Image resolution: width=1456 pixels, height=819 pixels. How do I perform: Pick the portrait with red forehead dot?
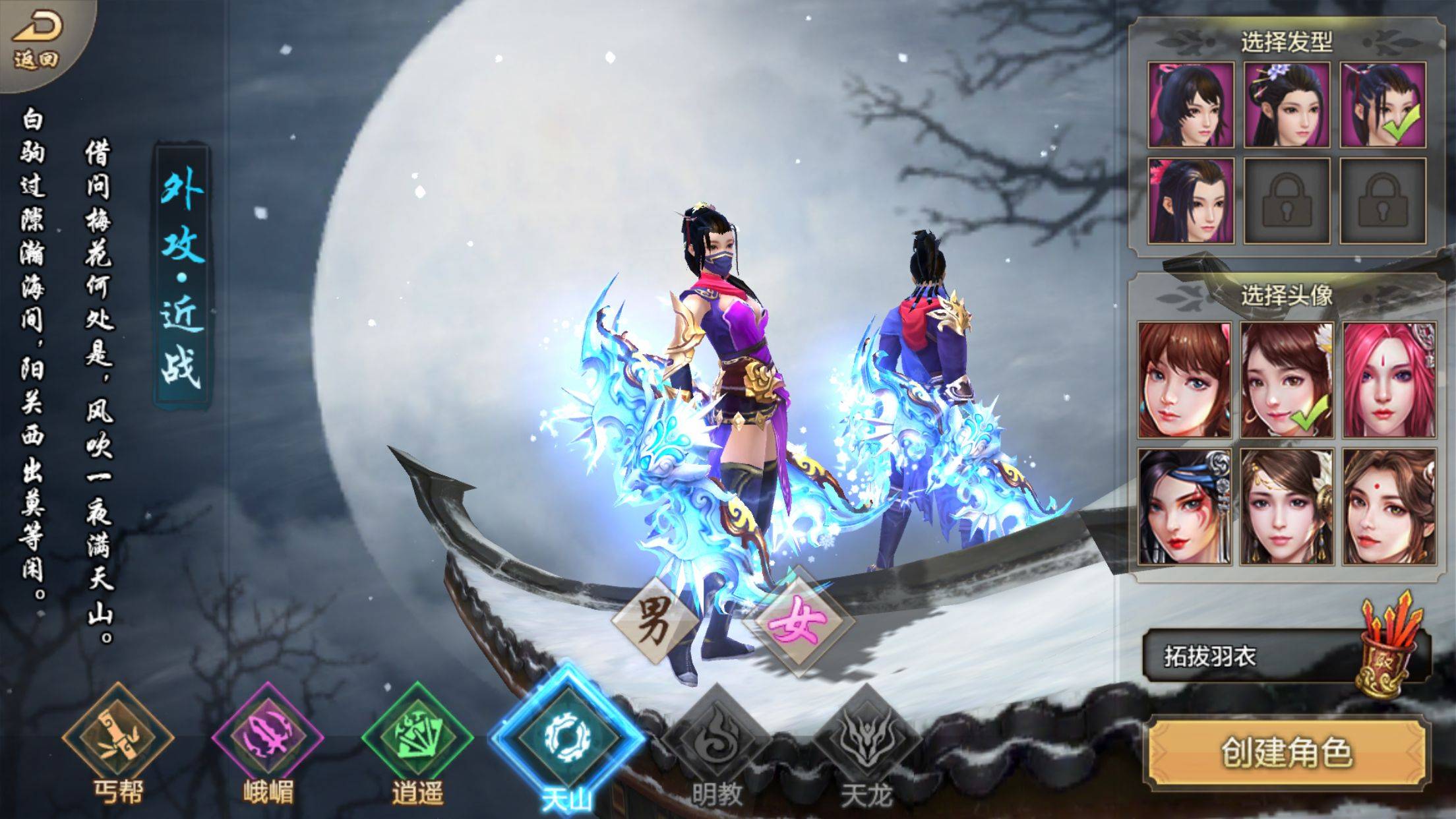(1389, 506)
